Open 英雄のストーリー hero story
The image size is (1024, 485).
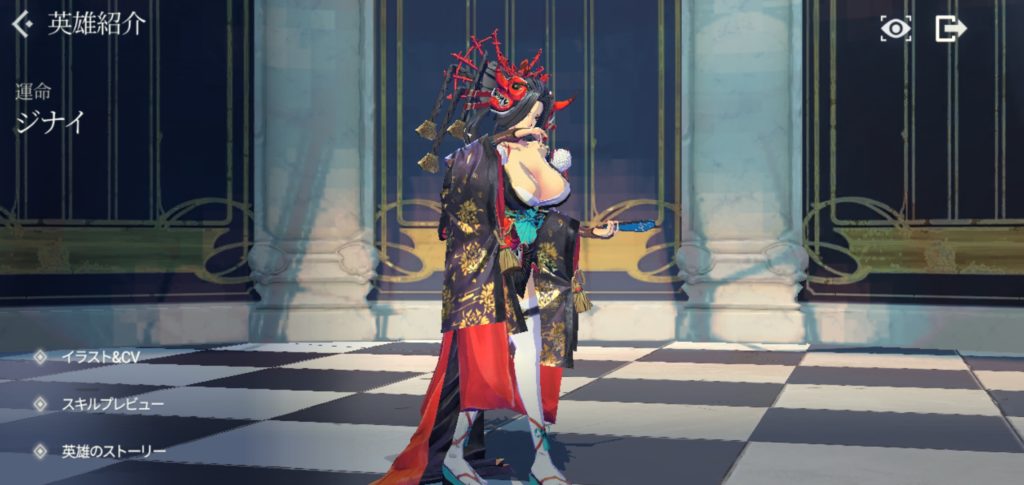pyautogui.click(x=112, y=451)
